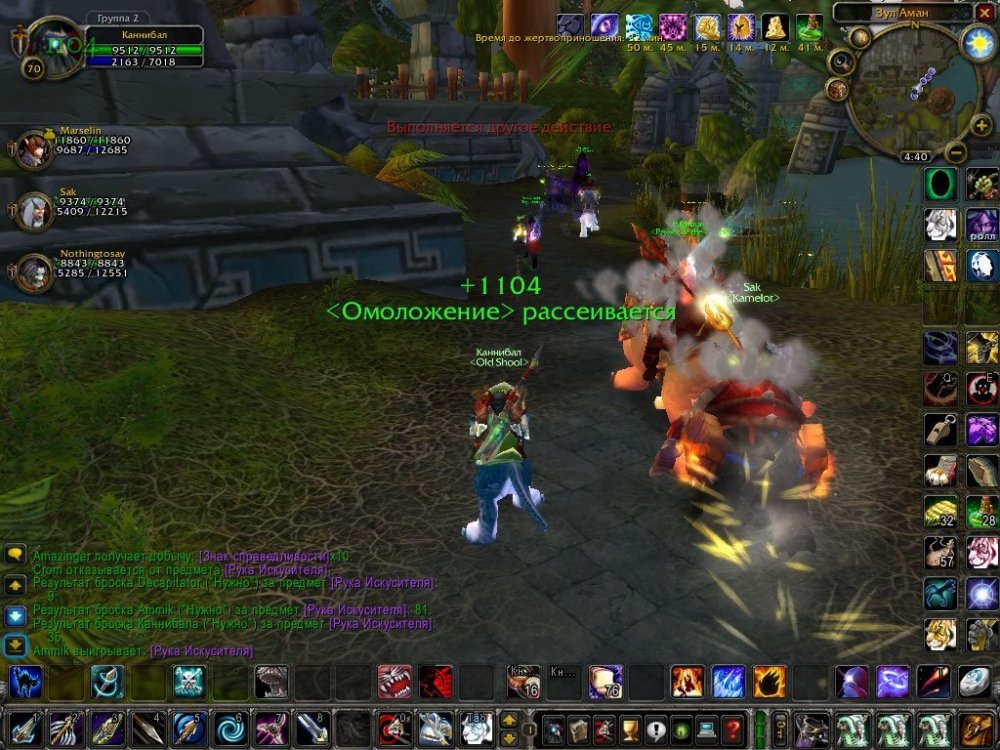Image resolution: width=1000 pixels, height=750 pixels.
Task: Open the computer icon game menu
Action: click(x=707, y=729)
